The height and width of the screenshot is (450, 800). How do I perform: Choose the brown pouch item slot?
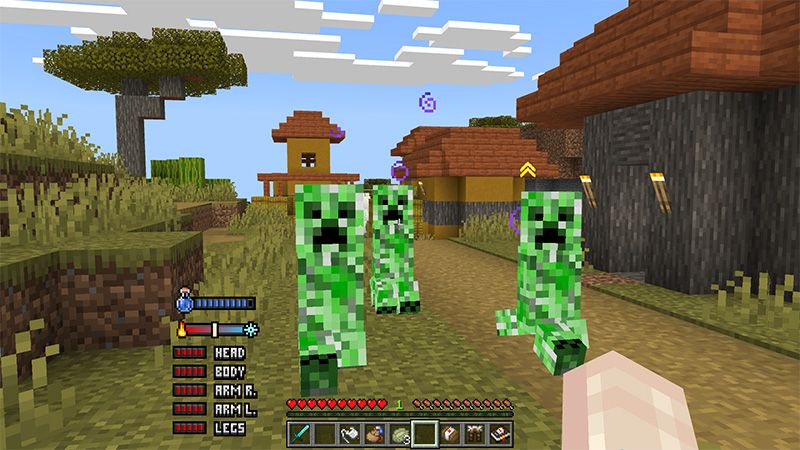click(x=376, y=433)
